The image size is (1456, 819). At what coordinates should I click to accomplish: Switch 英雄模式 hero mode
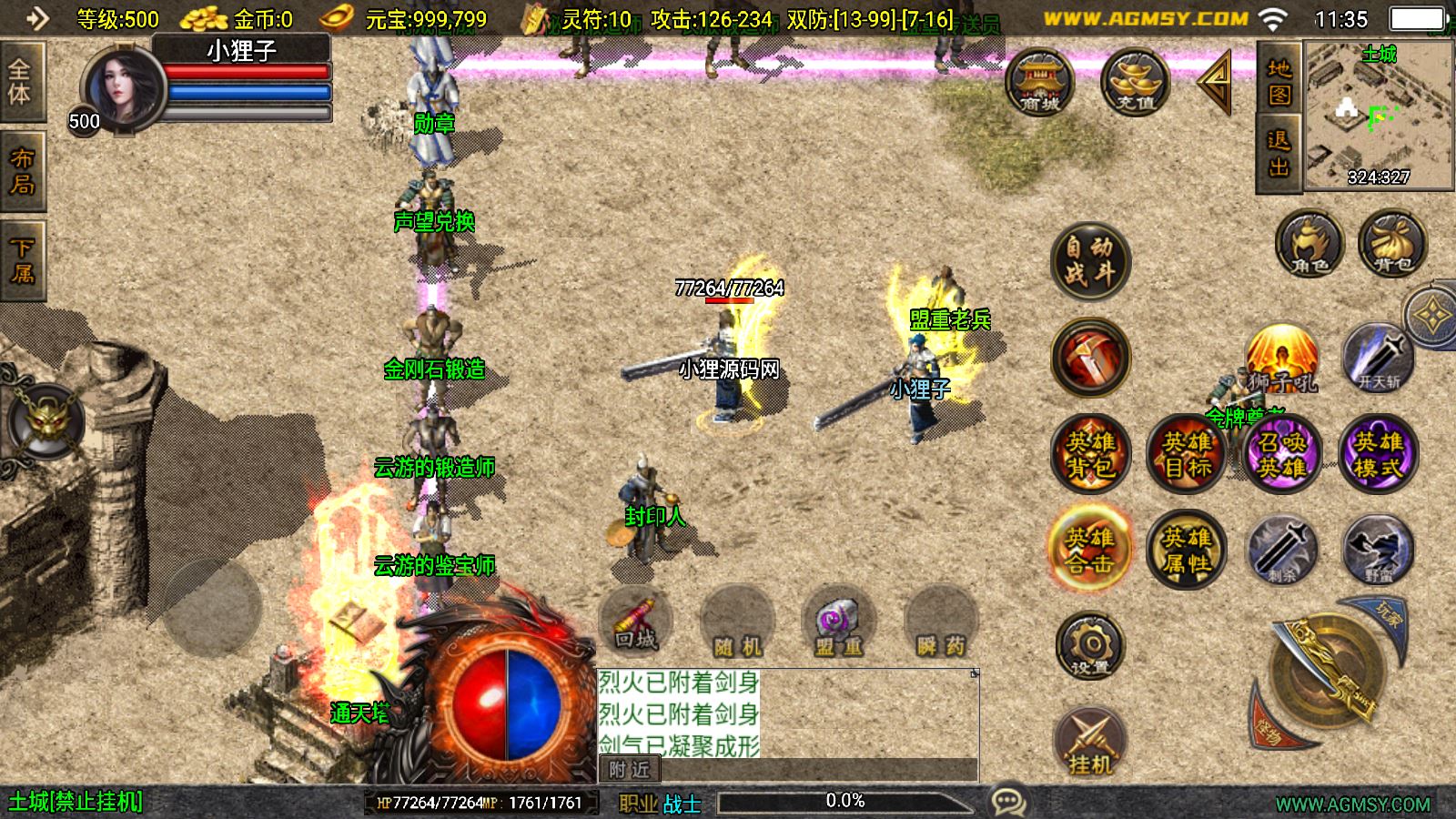coord(1378,454)
